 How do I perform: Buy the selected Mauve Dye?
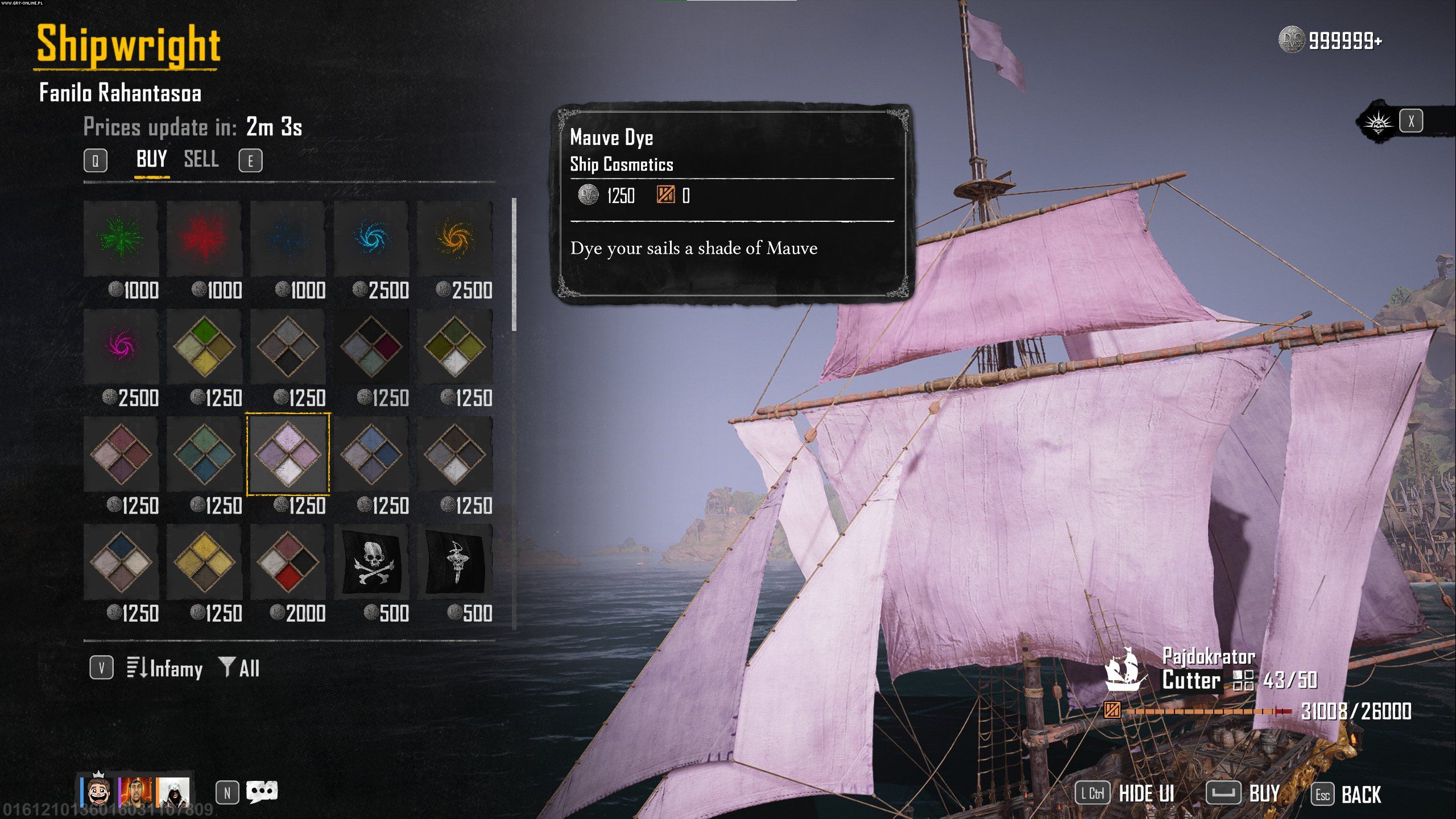[1245, 793]
